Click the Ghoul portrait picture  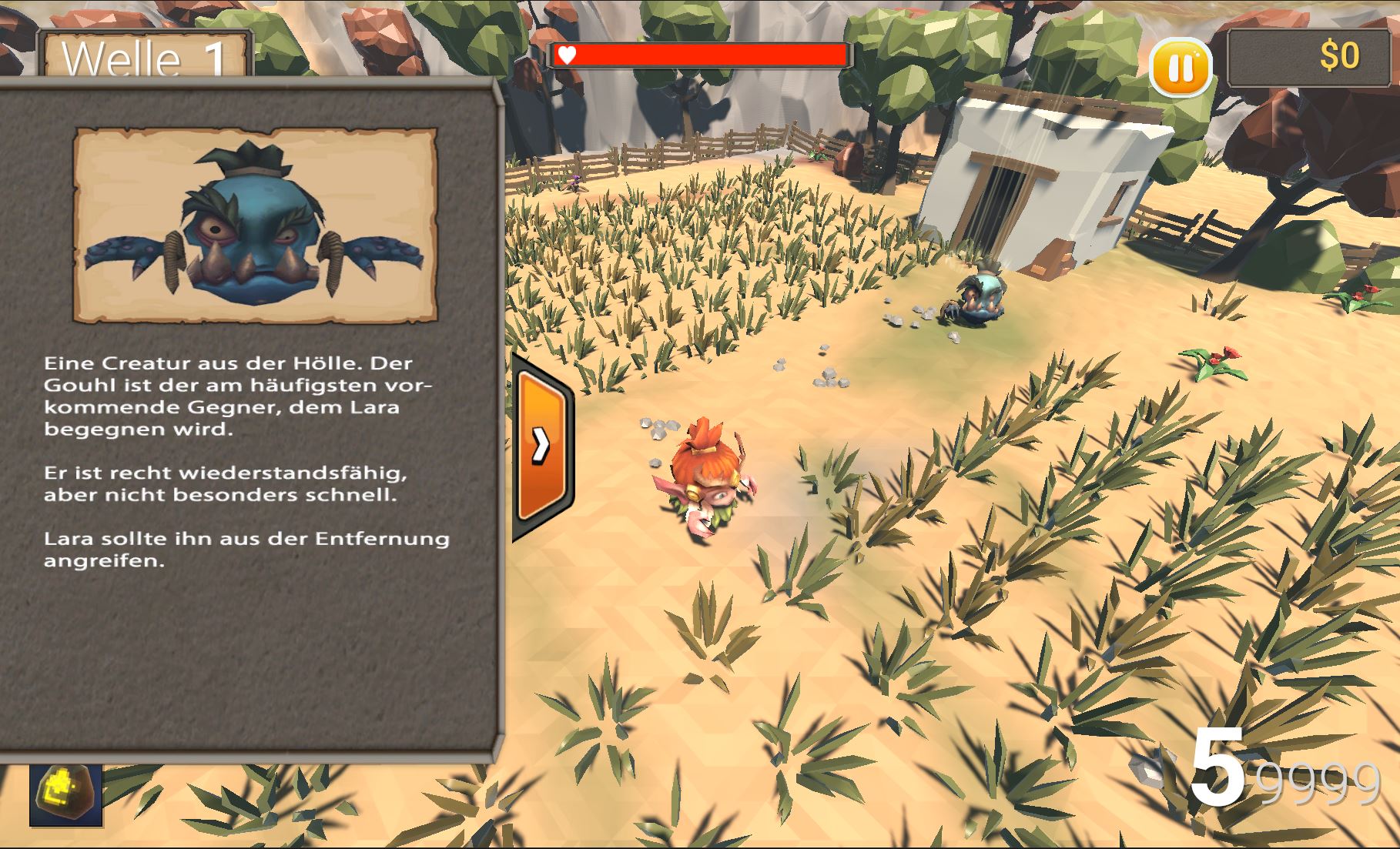(x=255, y=225)
